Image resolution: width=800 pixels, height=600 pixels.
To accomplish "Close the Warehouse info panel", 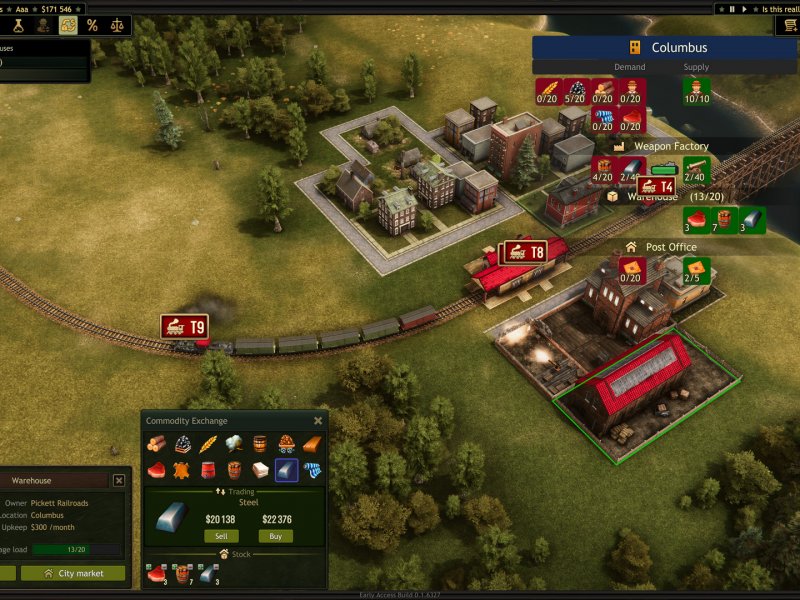I will (x=119, y=480).
